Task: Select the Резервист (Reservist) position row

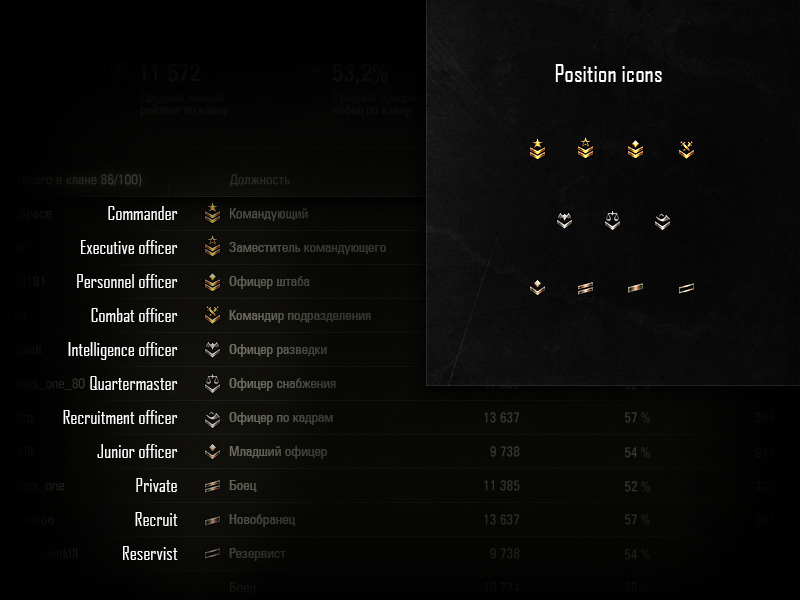Action: click(256, 554)
